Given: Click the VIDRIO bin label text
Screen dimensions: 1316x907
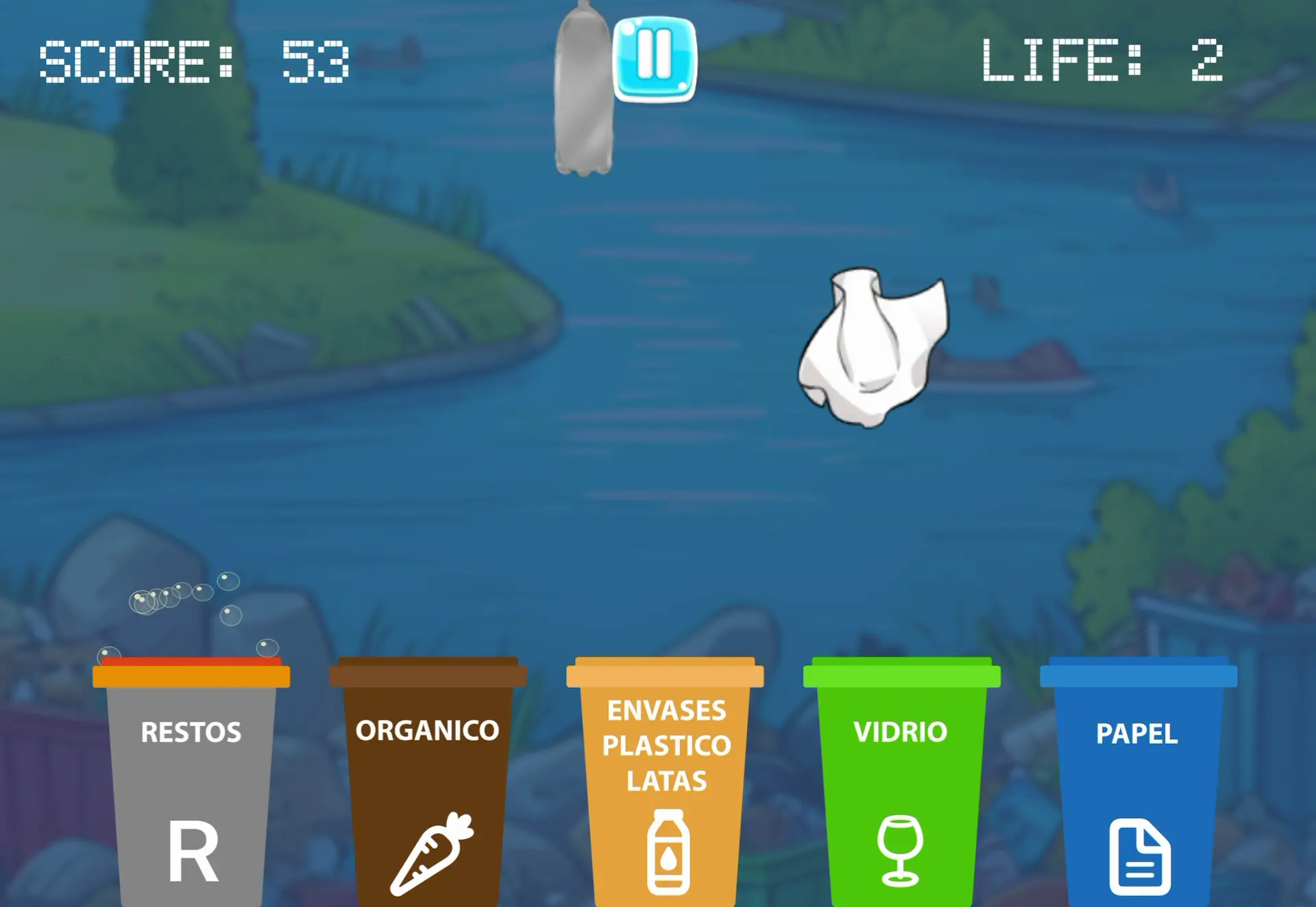Looking at the screenshot, I should (x=899, y=732).
